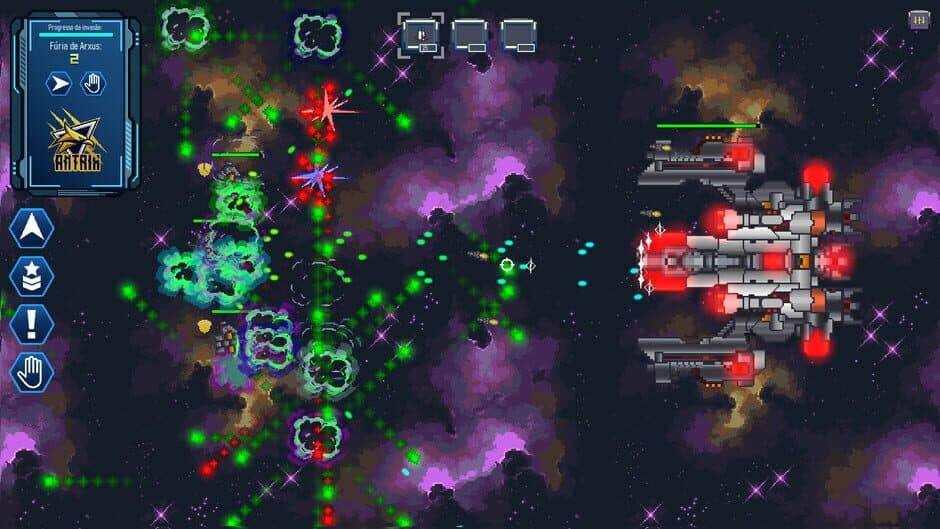This screenshot has height=529, width=940.
Task: Click the large open hand hexagon button
Action: [x=31, y=373]
